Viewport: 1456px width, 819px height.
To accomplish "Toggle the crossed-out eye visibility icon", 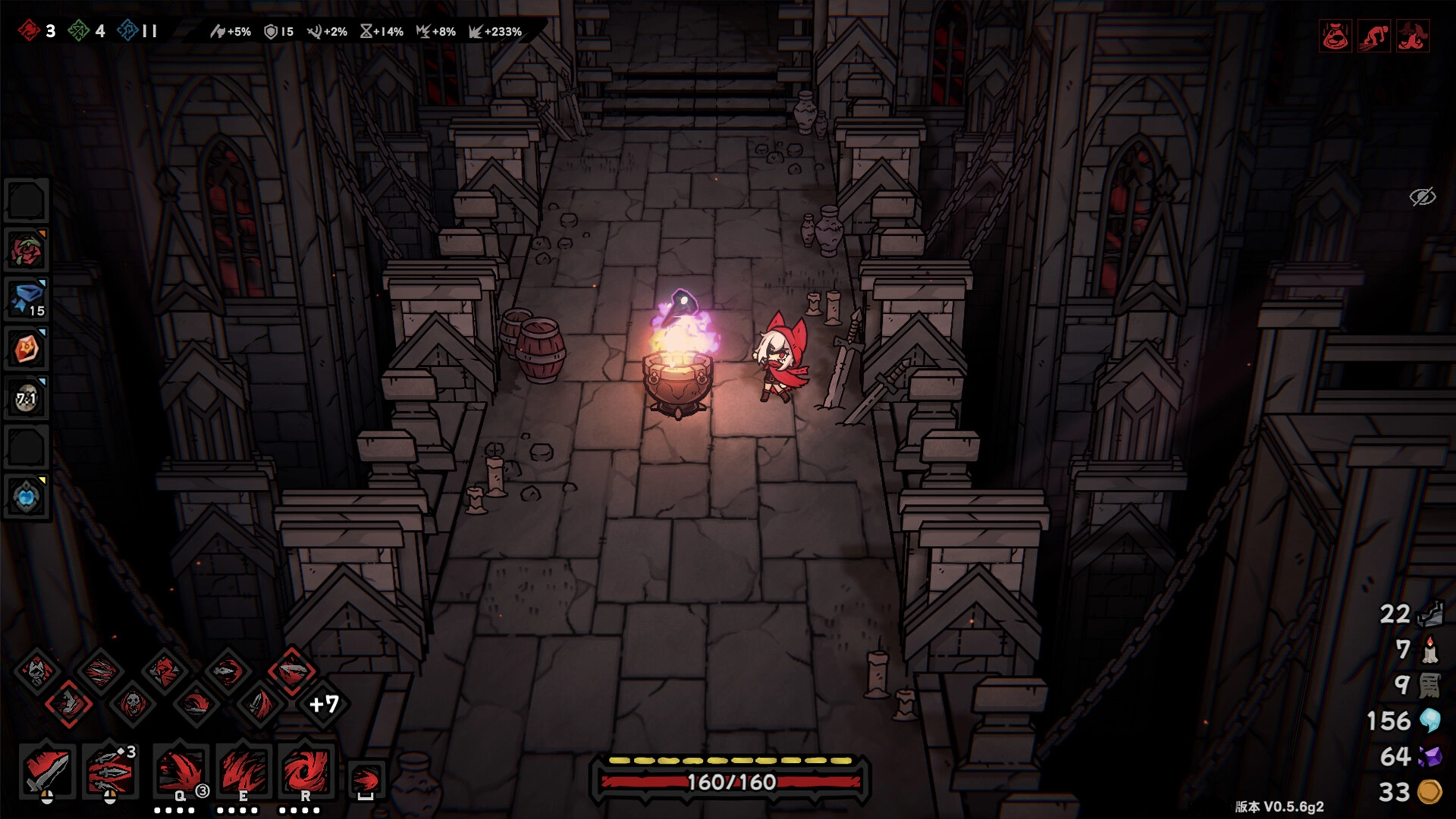I will [x=1422, y=197].
